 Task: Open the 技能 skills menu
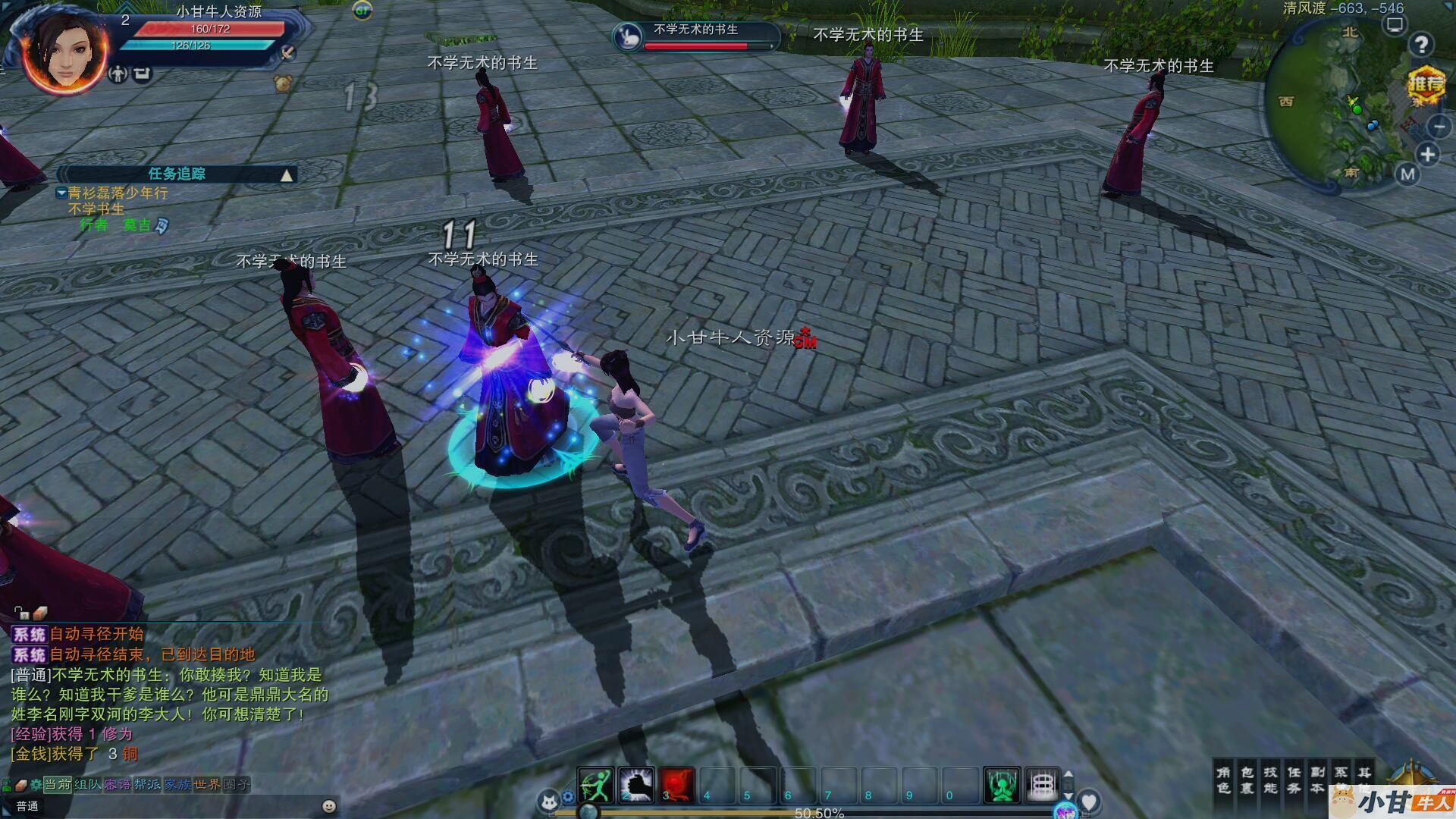(1270, 780)
